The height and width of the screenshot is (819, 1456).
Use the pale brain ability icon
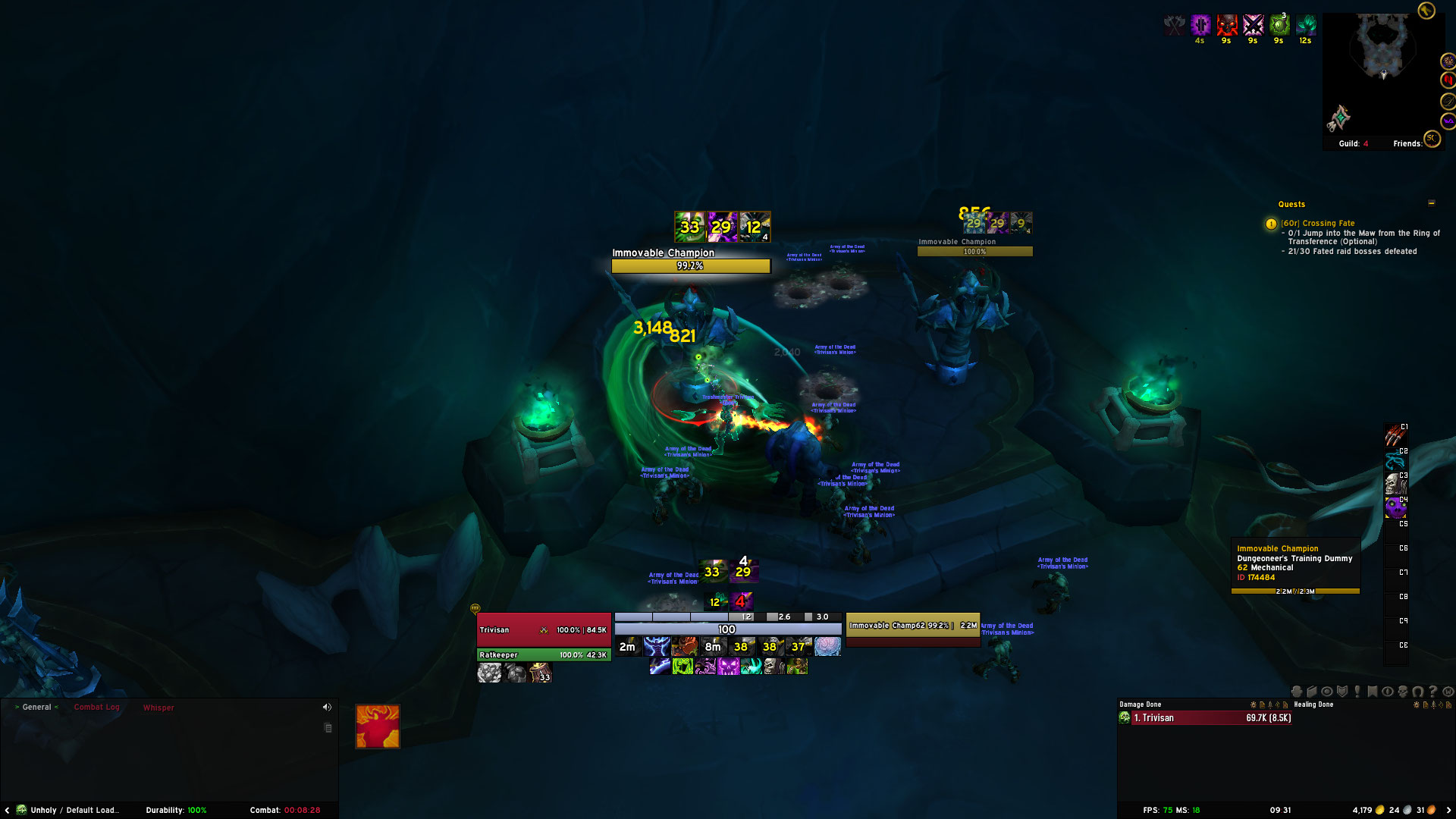827,647
